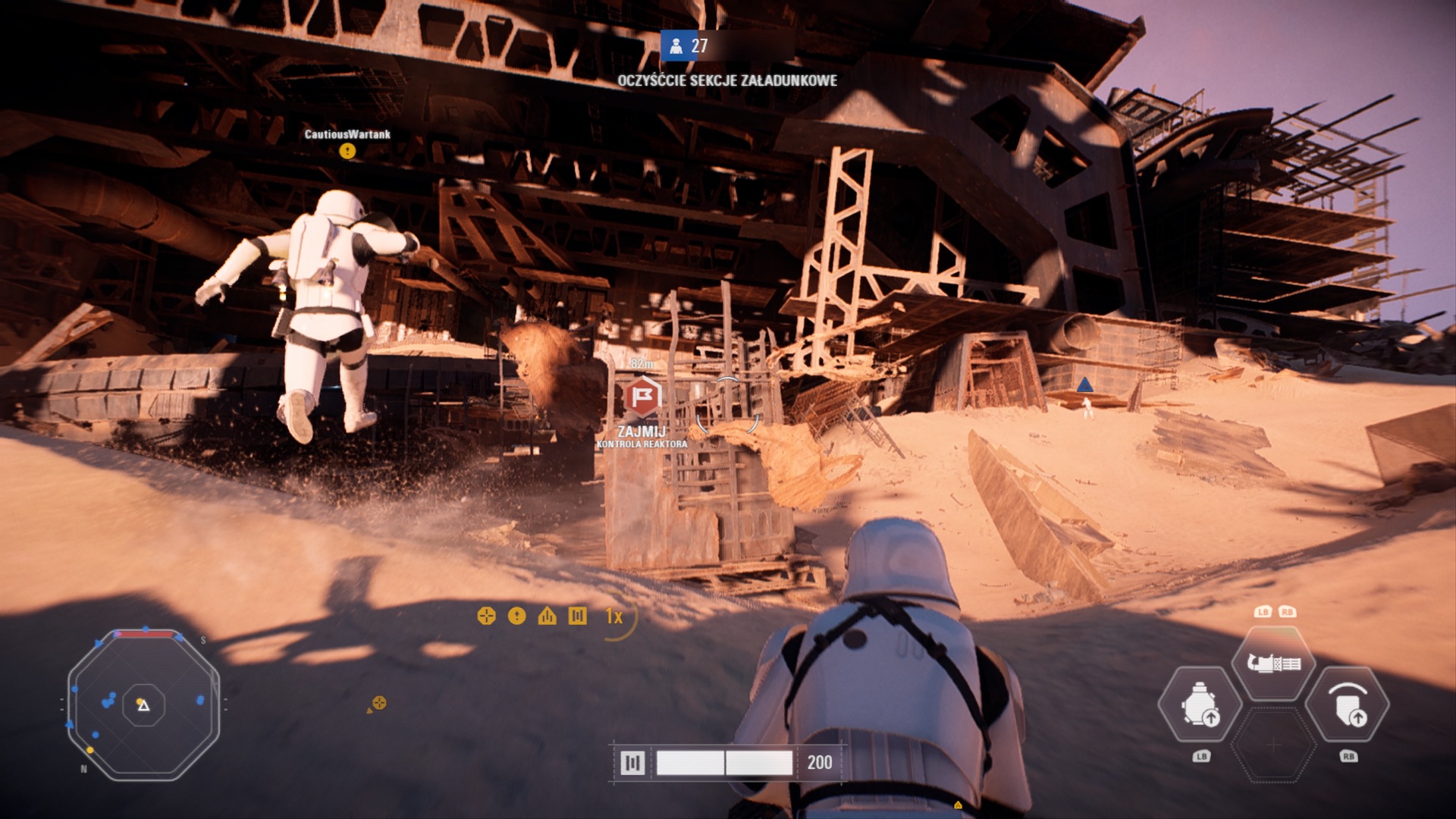The height and width of the screenshot is (819, 1456).
Task: Click the octagonal minimap radar
Action: coord(143,705)
